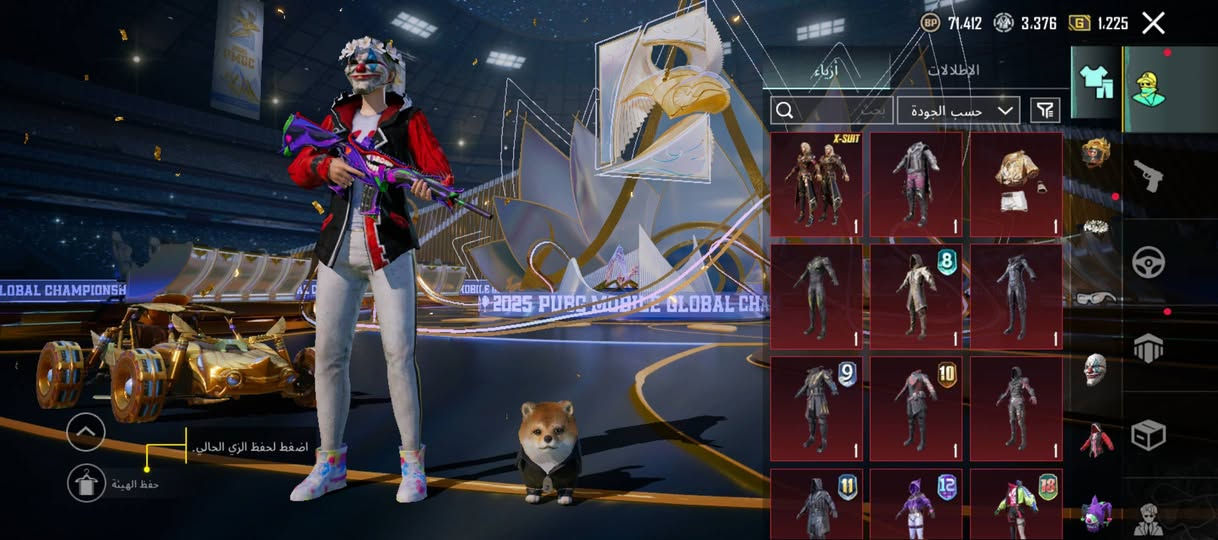
Task: Switch to the أزياء tab
Action: pos(826,71)
